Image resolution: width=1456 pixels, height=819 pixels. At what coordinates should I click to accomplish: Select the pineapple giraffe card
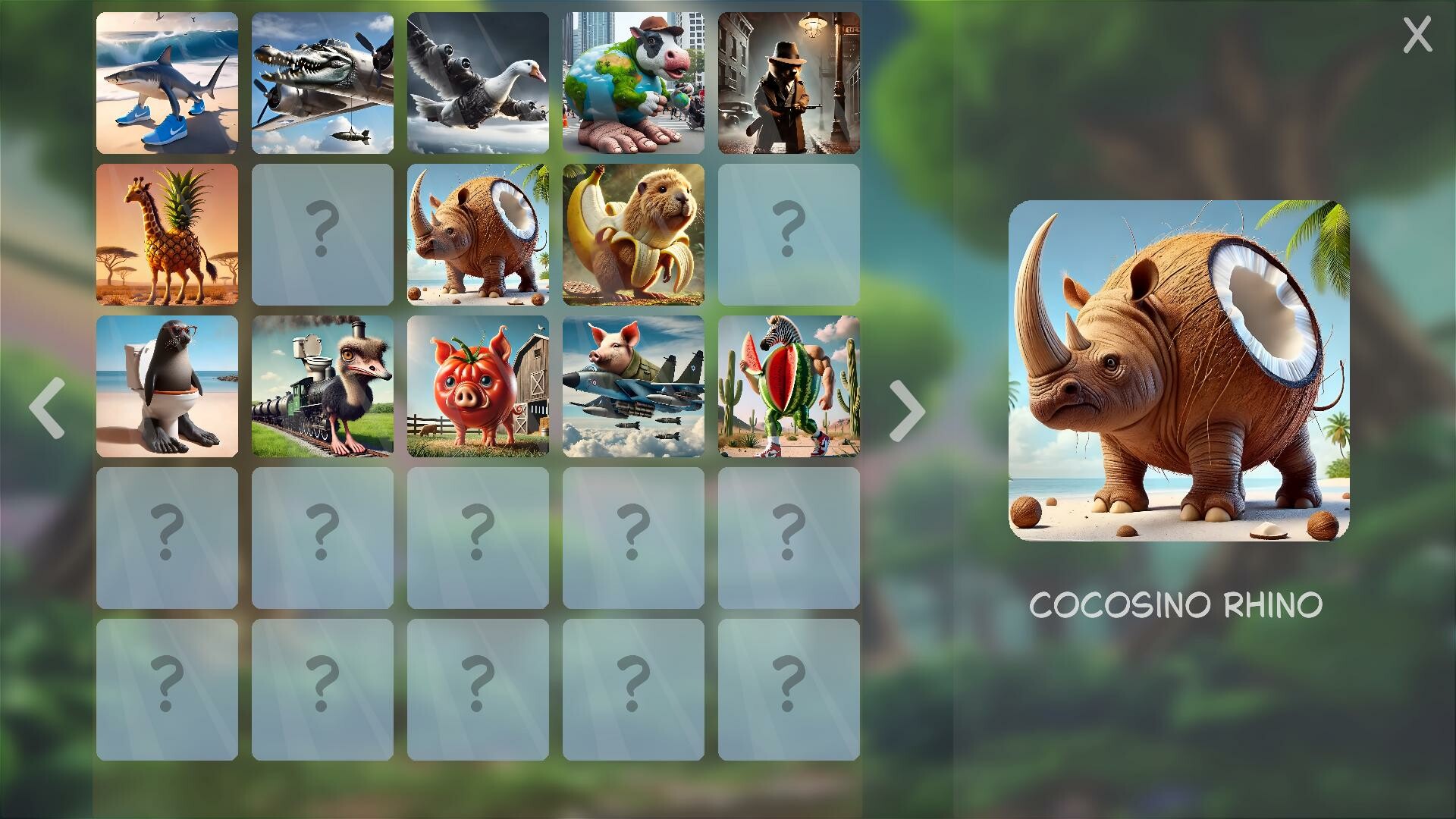[168, 235]
